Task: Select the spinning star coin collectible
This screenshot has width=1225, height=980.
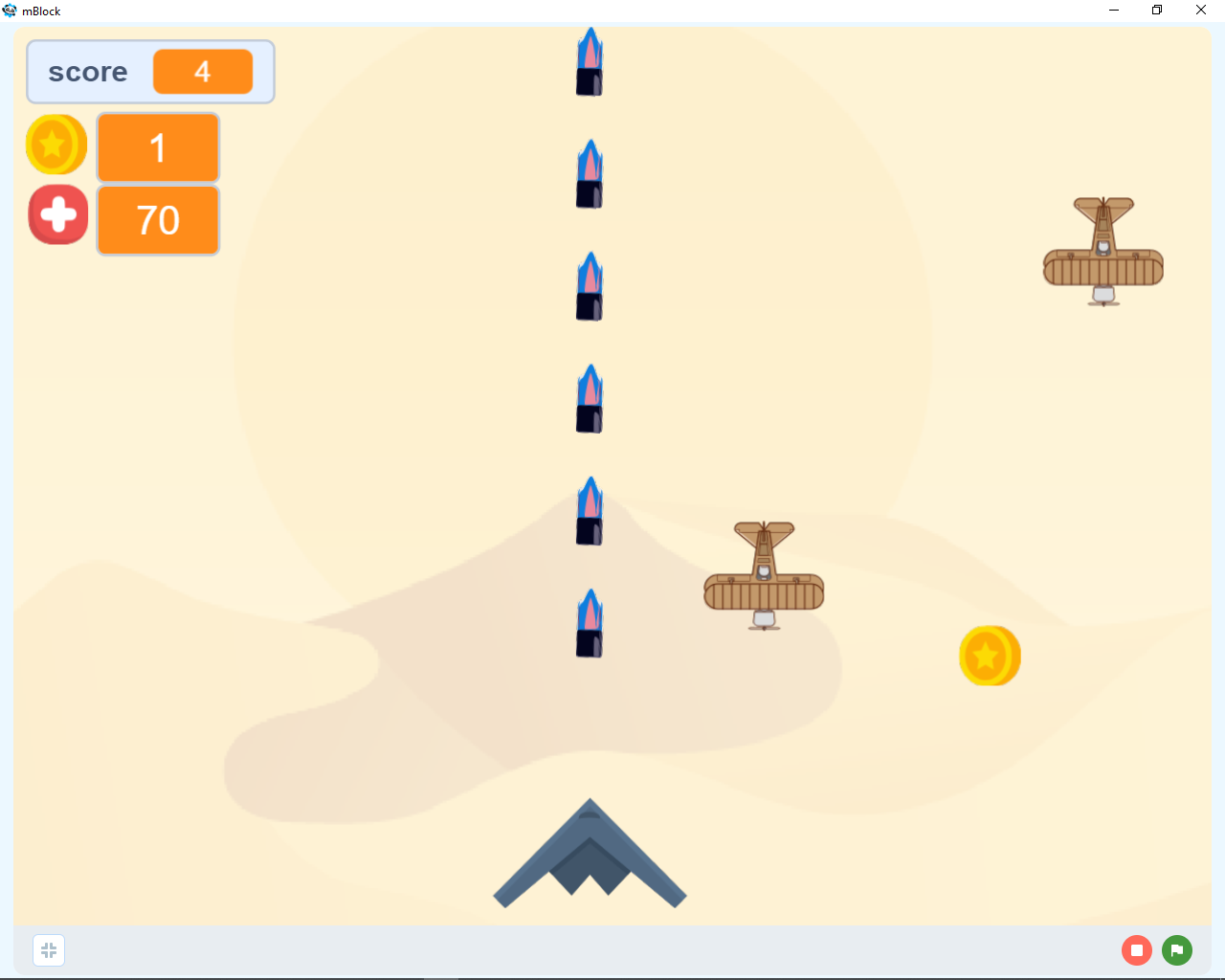Action: [990, 656]
